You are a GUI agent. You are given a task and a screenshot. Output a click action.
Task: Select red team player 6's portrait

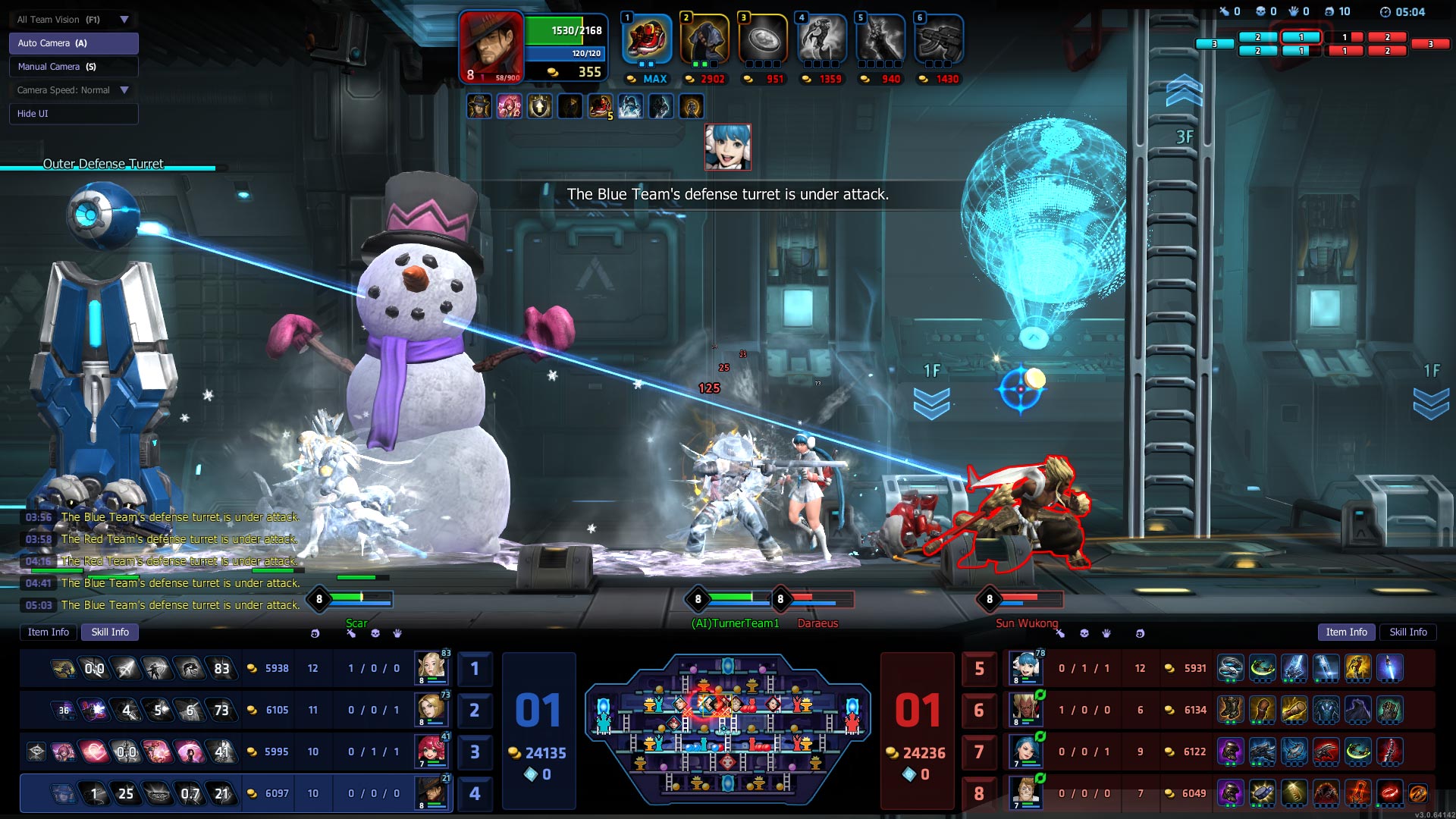1025,710
